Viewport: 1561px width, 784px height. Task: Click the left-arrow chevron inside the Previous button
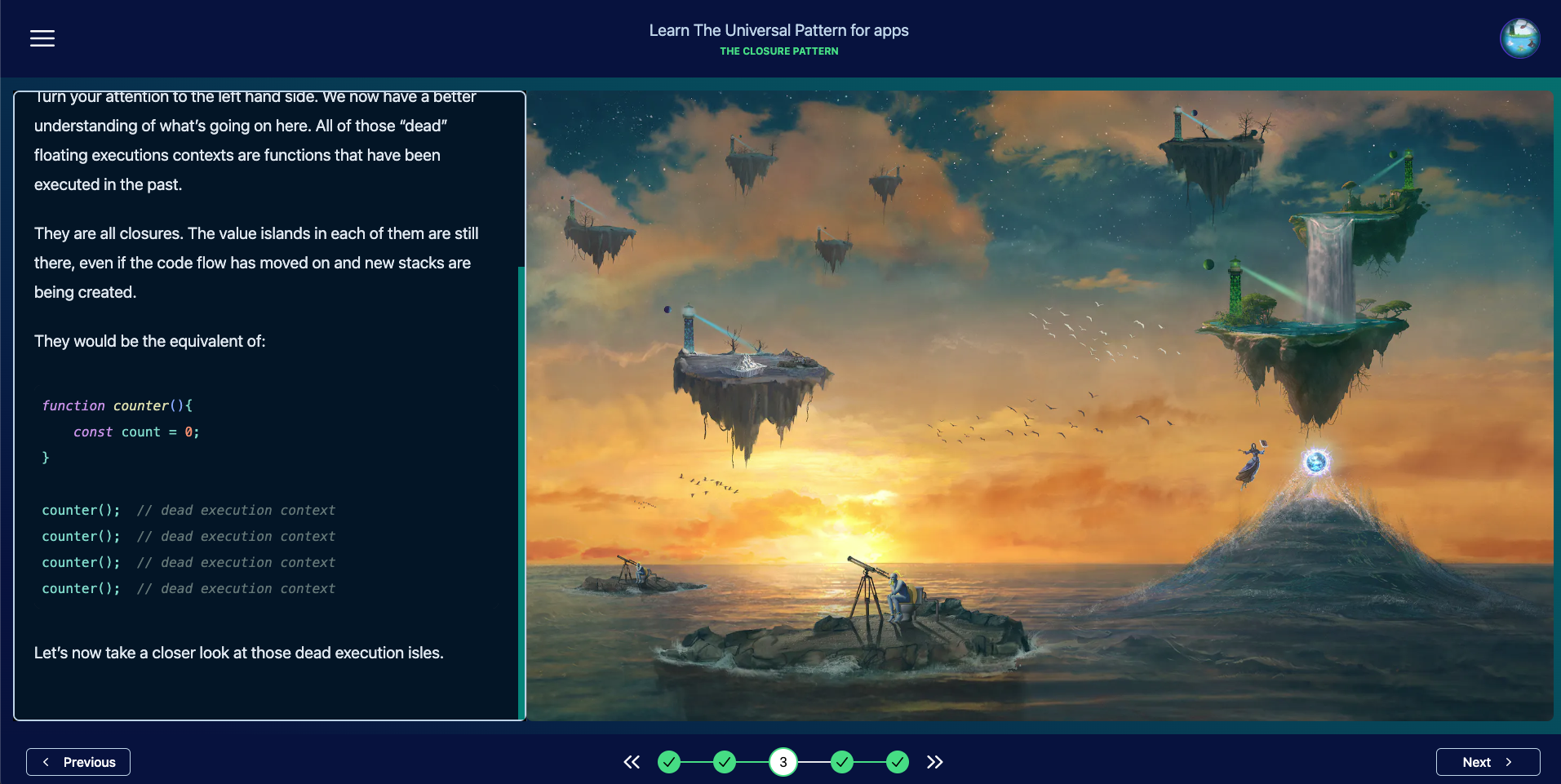pyautogui.click(x=46, y=762)
